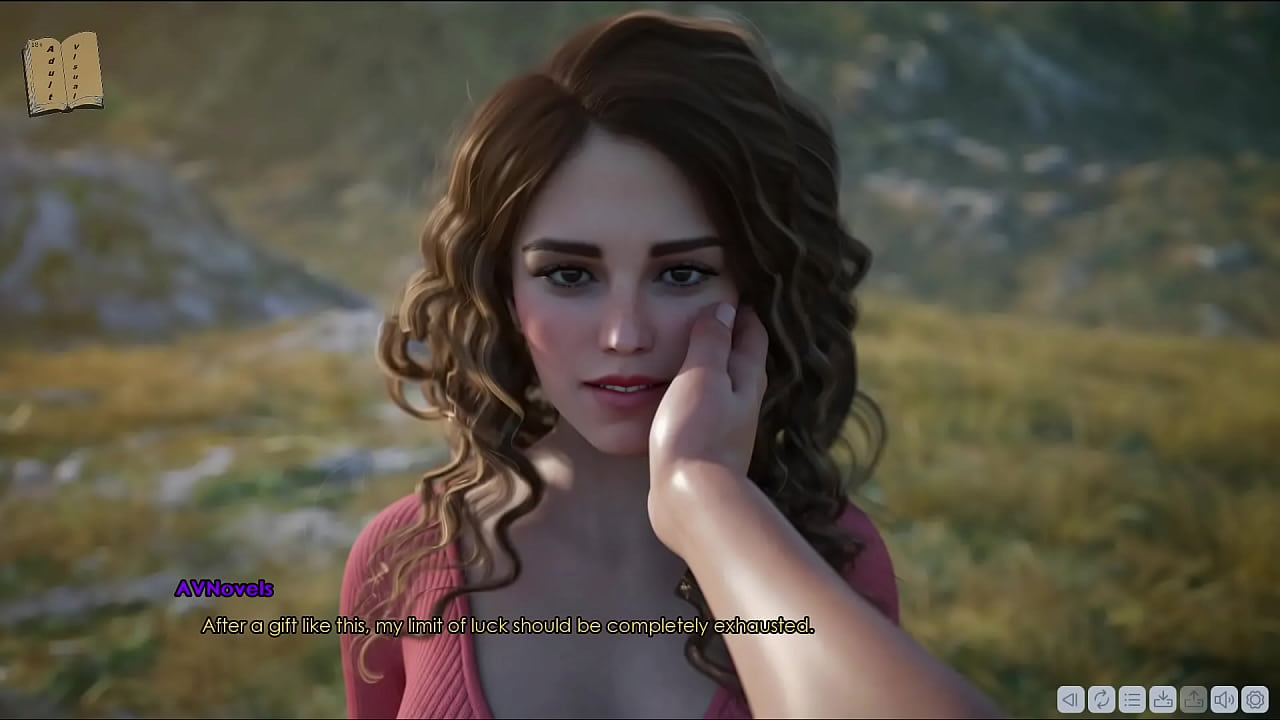Go back with the rewind arrow button
This screenshot has height=720, width=1280.
pyautogui.click(x=1070, y=700)
